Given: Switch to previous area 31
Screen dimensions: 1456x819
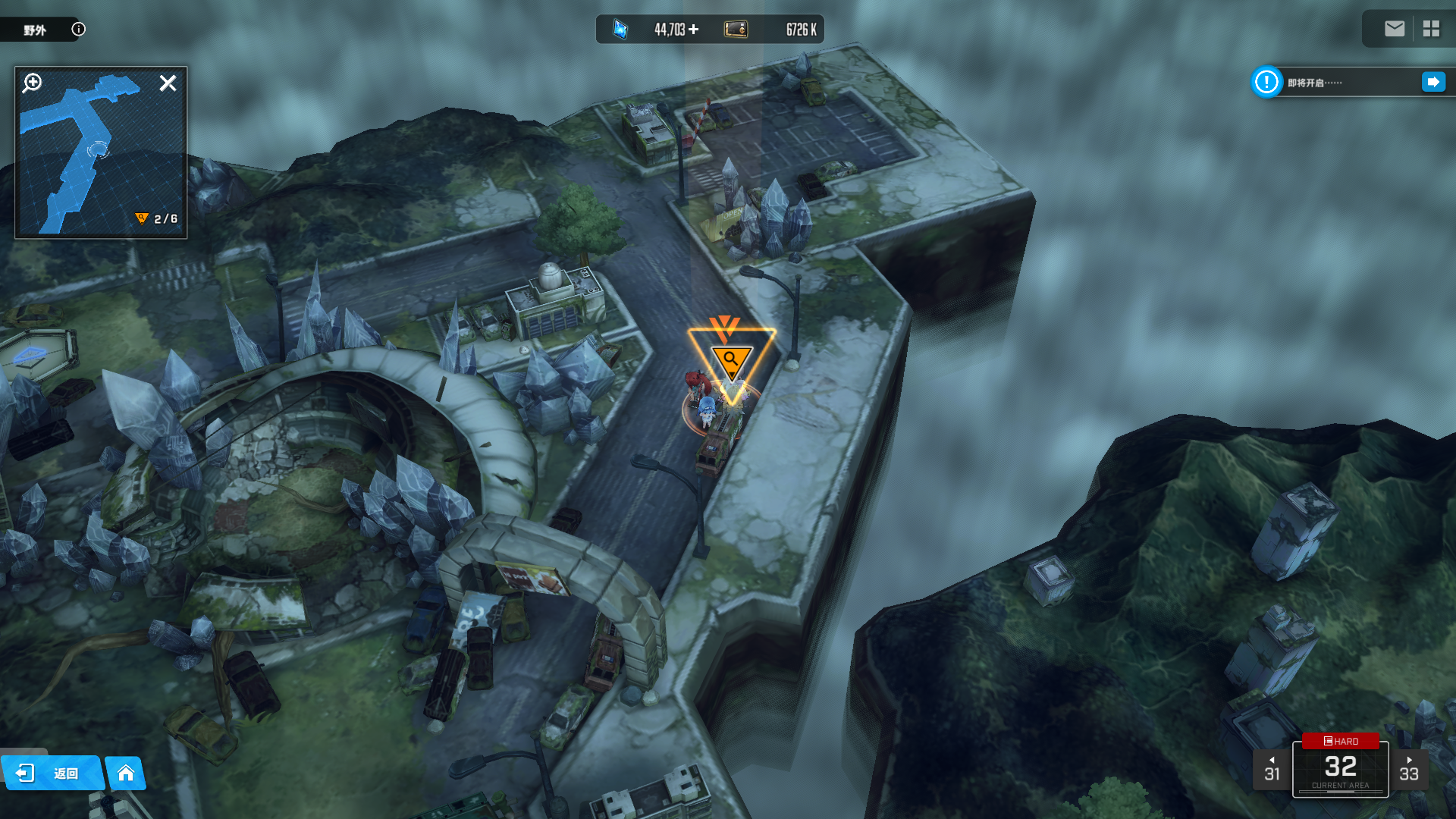Looking at the screenshot, I should tap(1272, 770).
